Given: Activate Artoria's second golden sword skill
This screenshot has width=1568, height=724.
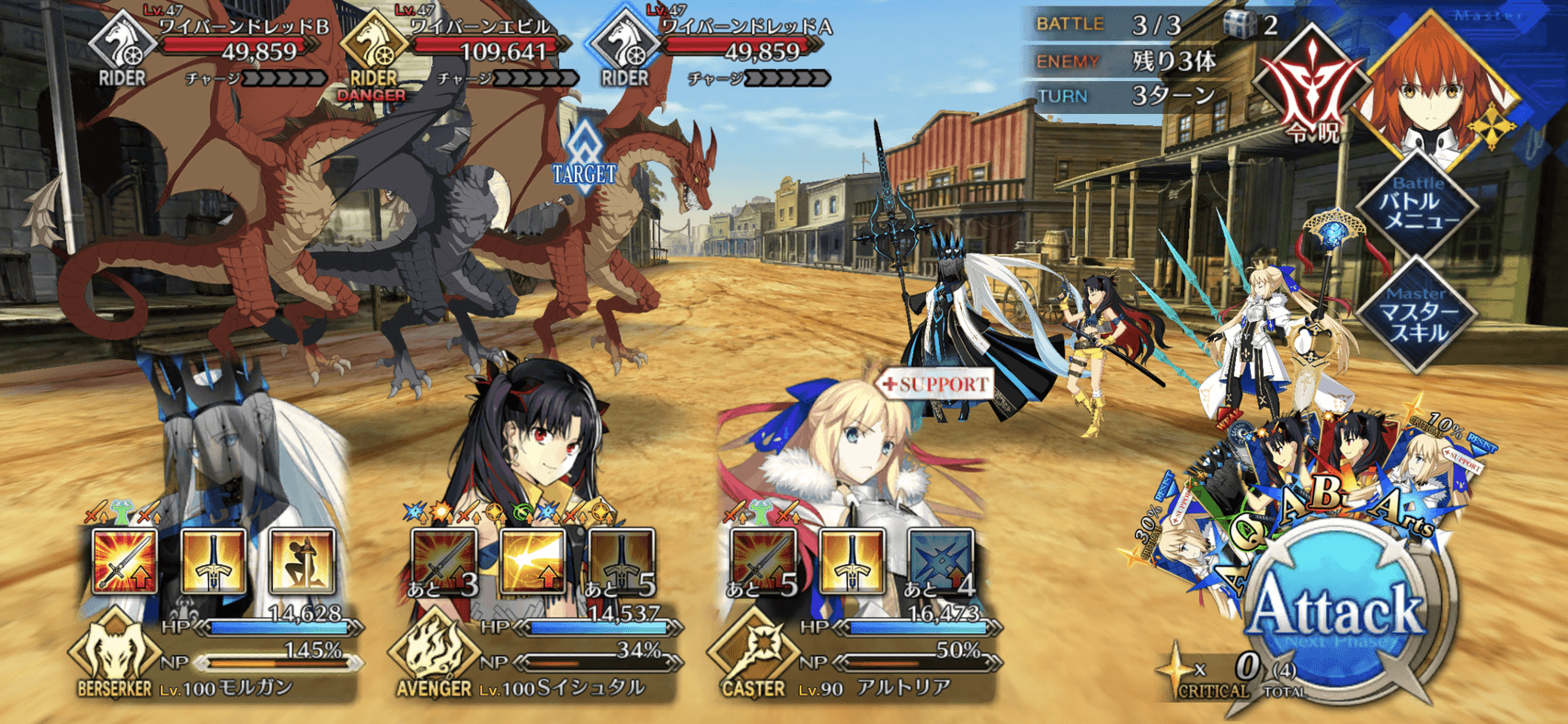Looking at the screenshot, I should click(x=851, y=560).
